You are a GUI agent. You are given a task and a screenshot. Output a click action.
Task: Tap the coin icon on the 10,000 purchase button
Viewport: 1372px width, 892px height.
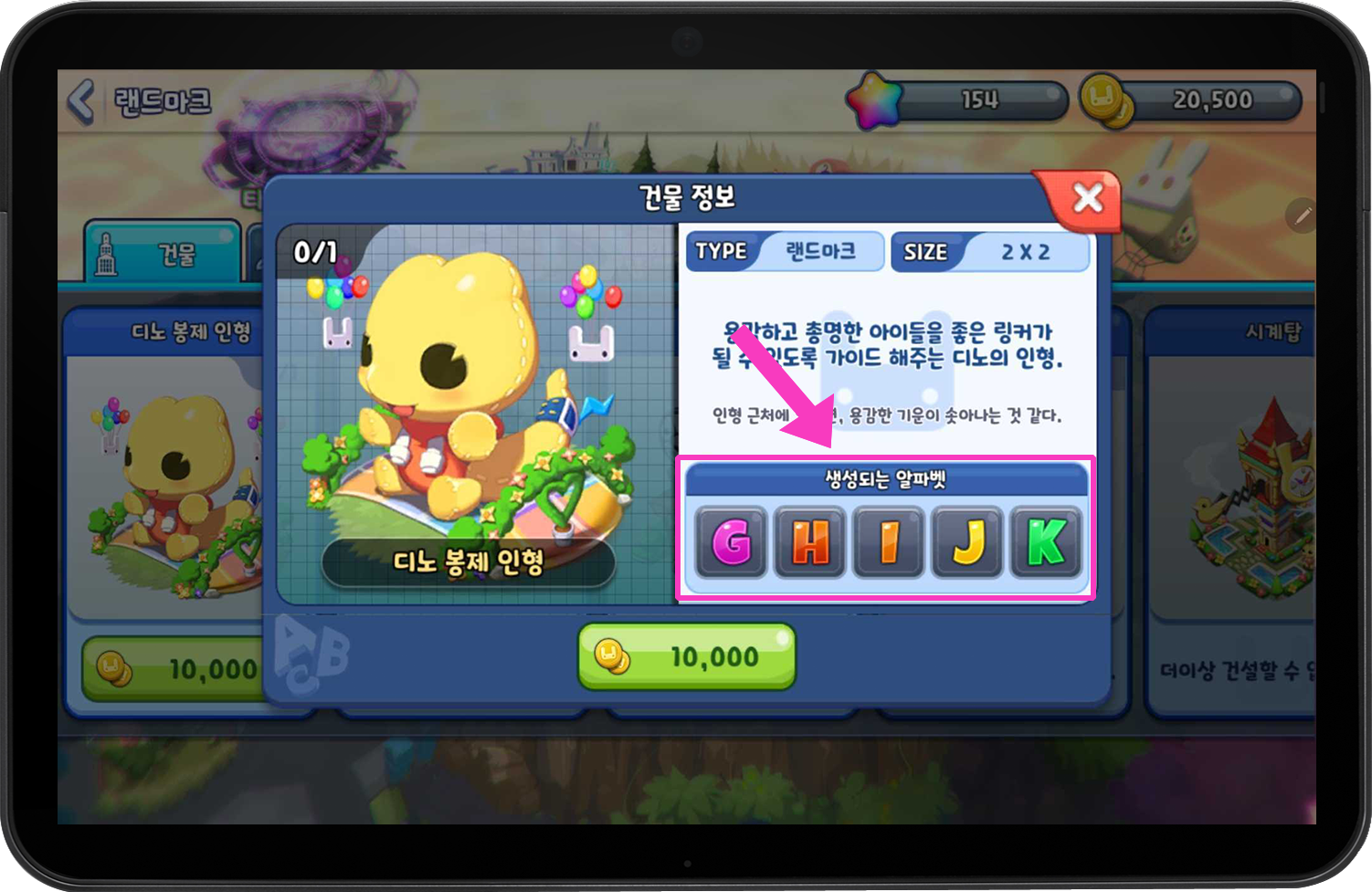coord(610,654)
